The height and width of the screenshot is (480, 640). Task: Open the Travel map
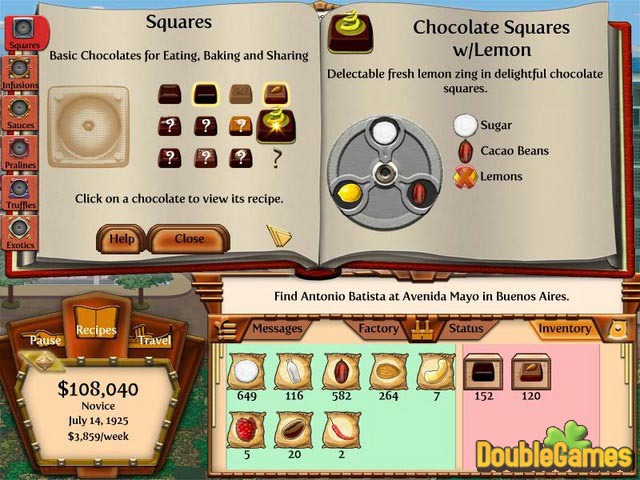154,340
